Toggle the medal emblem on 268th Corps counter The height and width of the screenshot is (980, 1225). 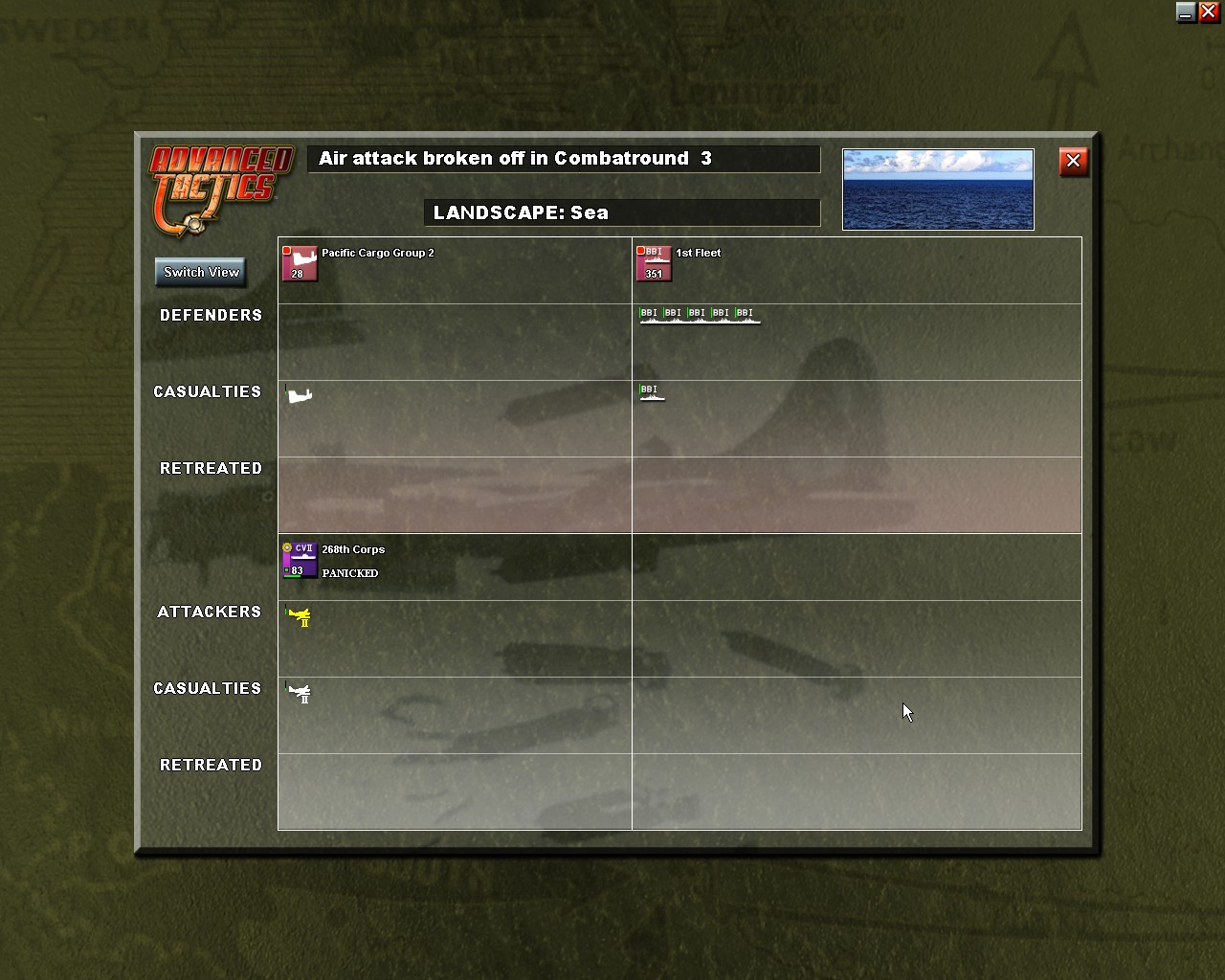coord(287,546)
